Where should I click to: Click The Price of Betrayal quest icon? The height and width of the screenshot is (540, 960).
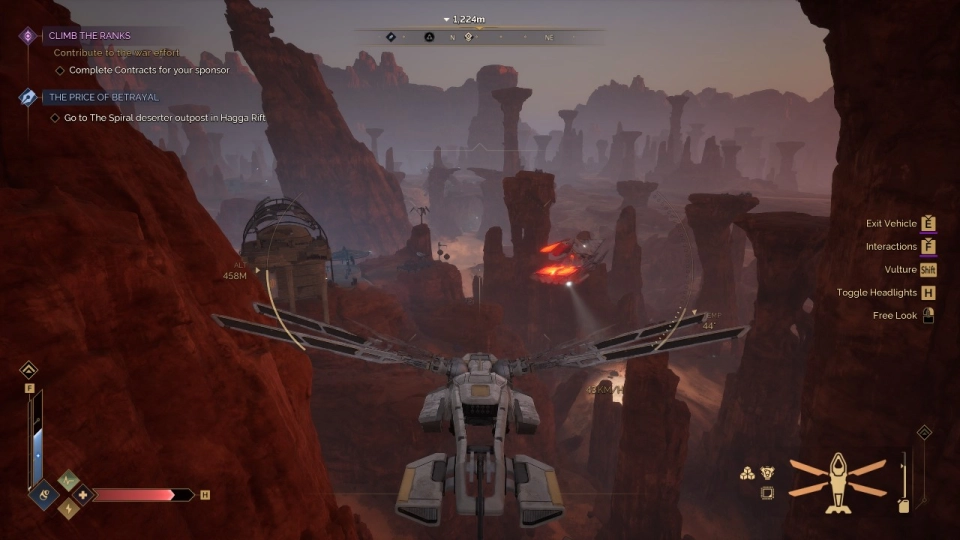pyautogui.click(x=28, y=97)
